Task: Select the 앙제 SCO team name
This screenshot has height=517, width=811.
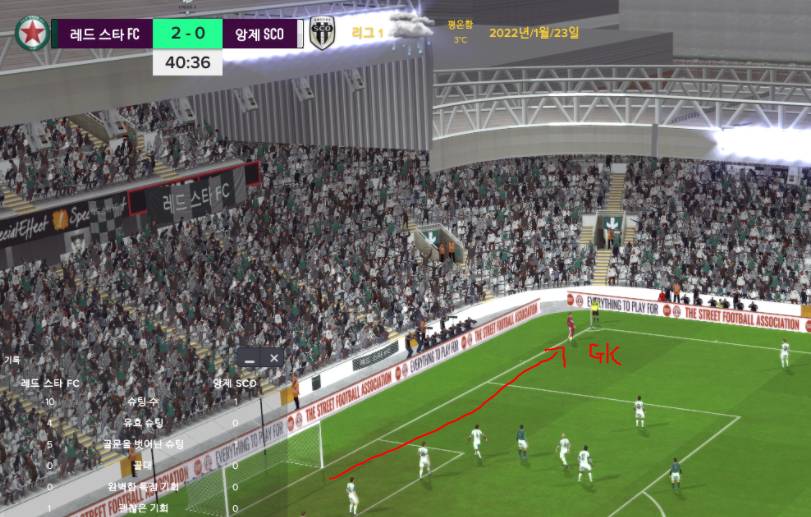Action: (x=260, y=33)
